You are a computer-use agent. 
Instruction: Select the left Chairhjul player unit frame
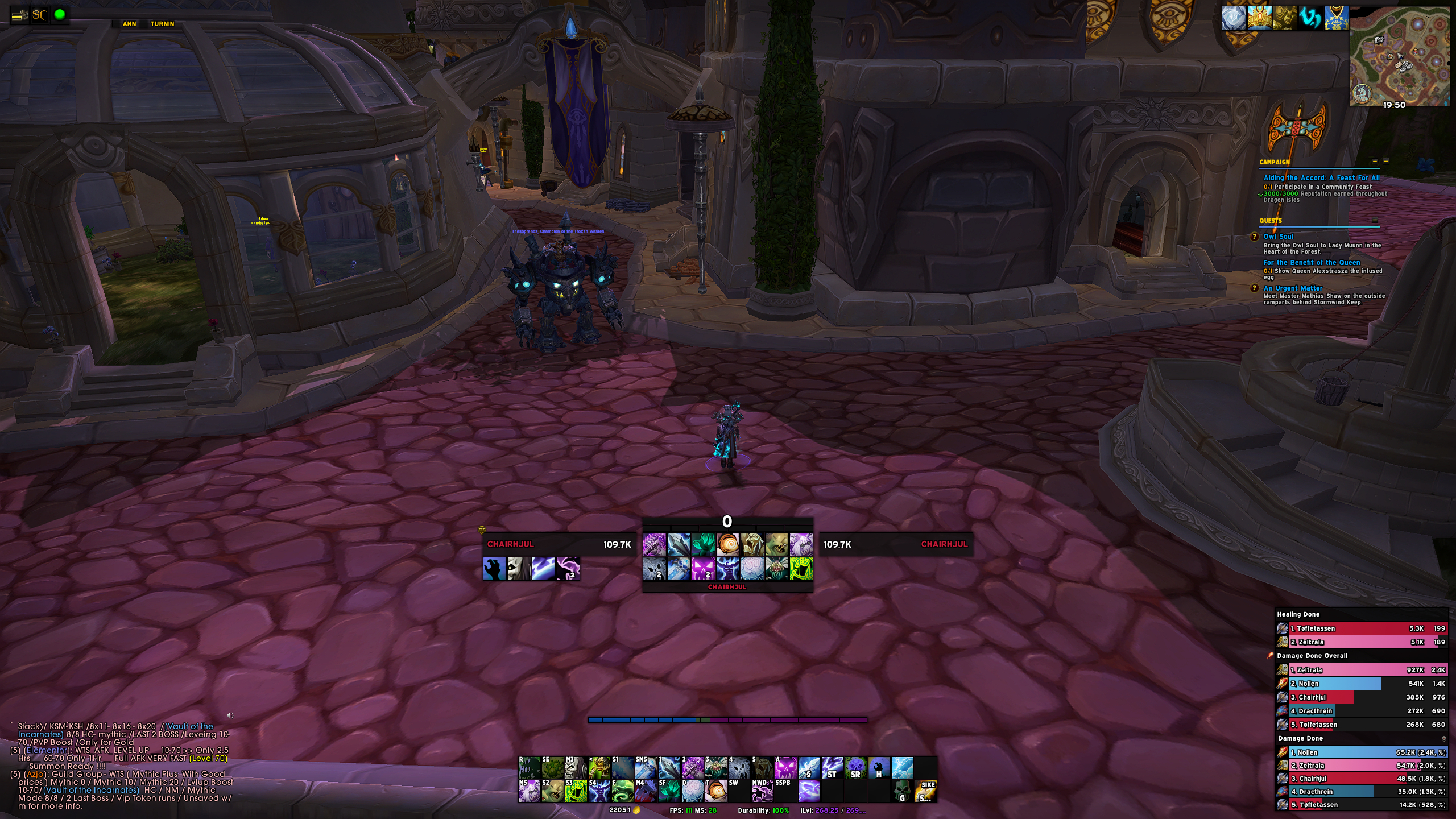559,544
